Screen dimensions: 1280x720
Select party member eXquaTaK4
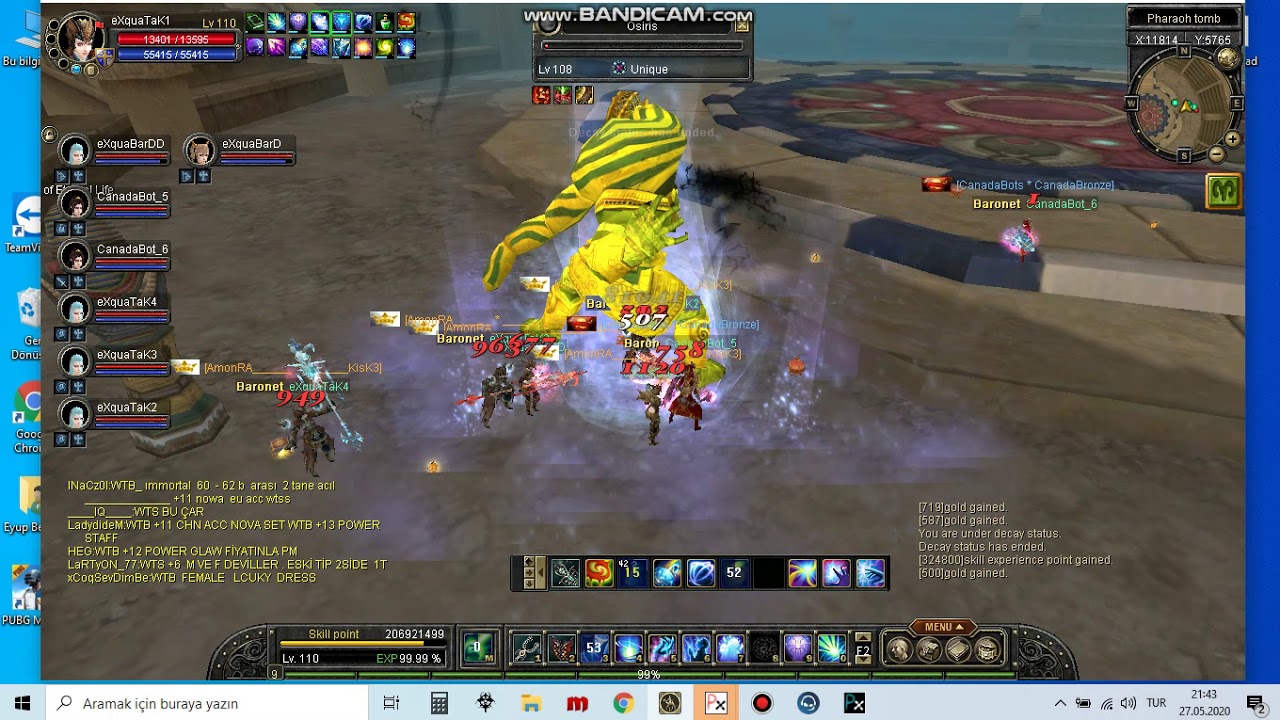75,309
